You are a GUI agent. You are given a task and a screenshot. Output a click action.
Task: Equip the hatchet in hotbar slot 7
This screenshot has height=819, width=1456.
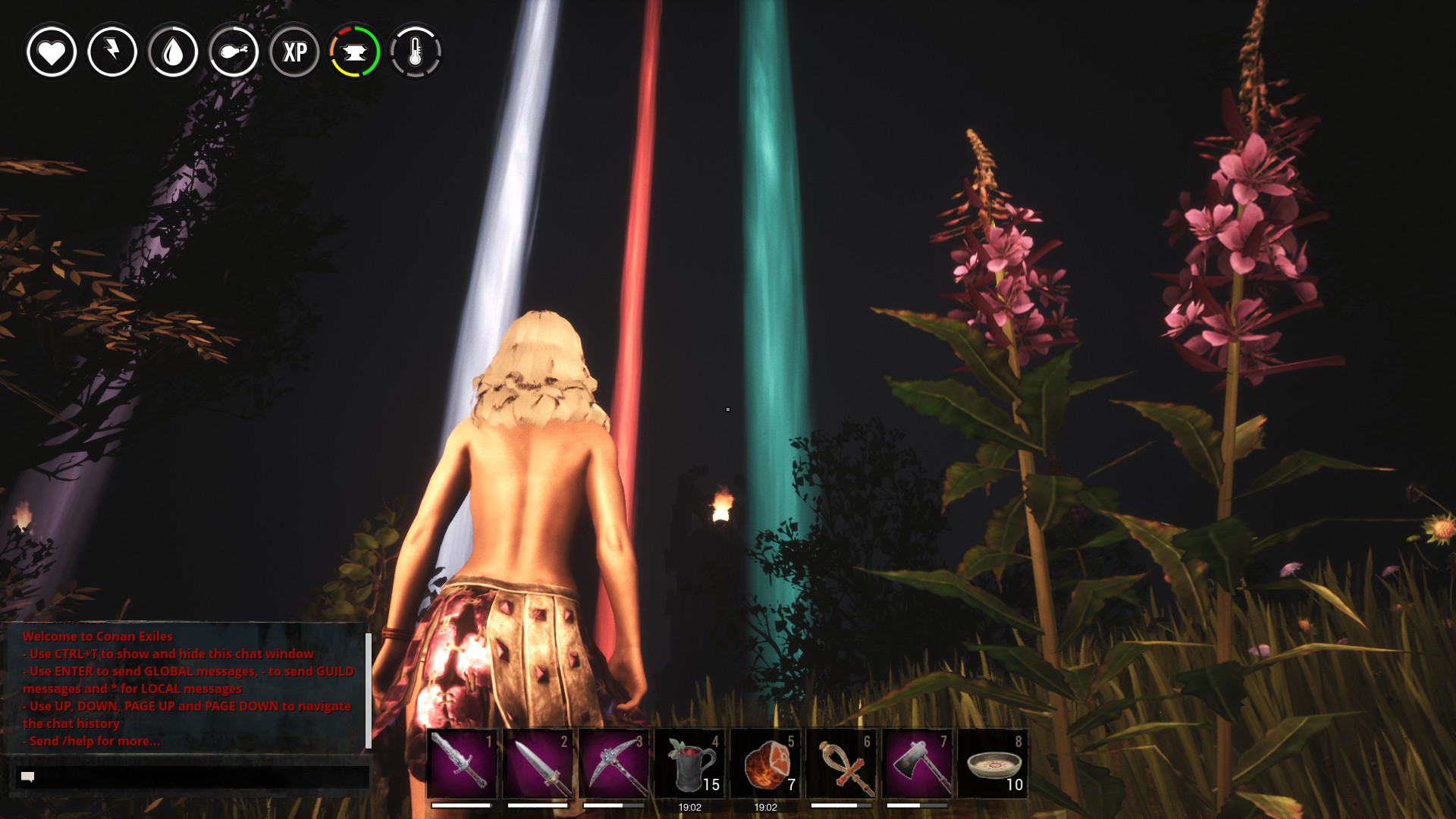[x=917, y=764]
